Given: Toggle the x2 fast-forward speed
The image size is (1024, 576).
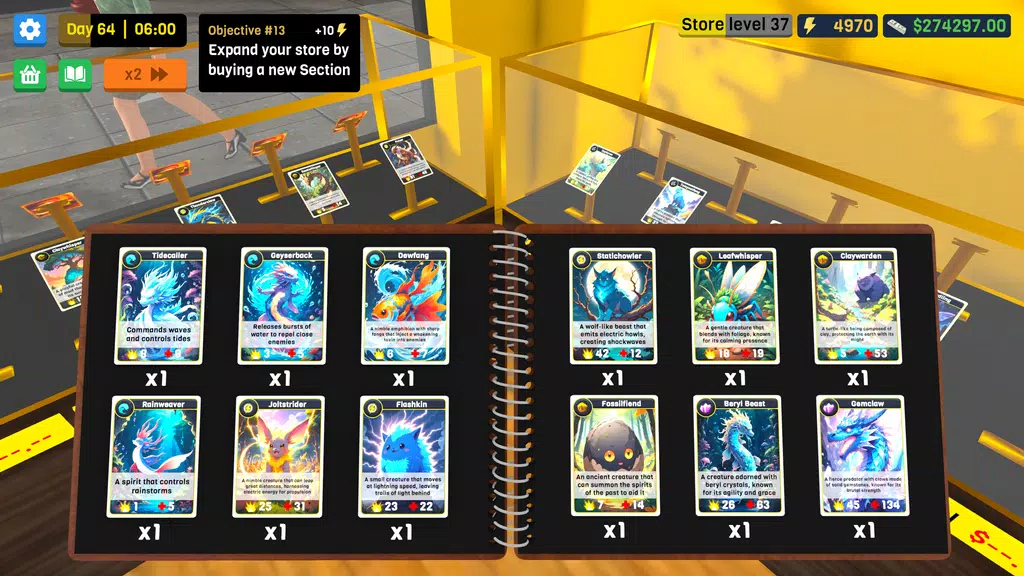Looking at the screenshot, I should tap(145, 75).
